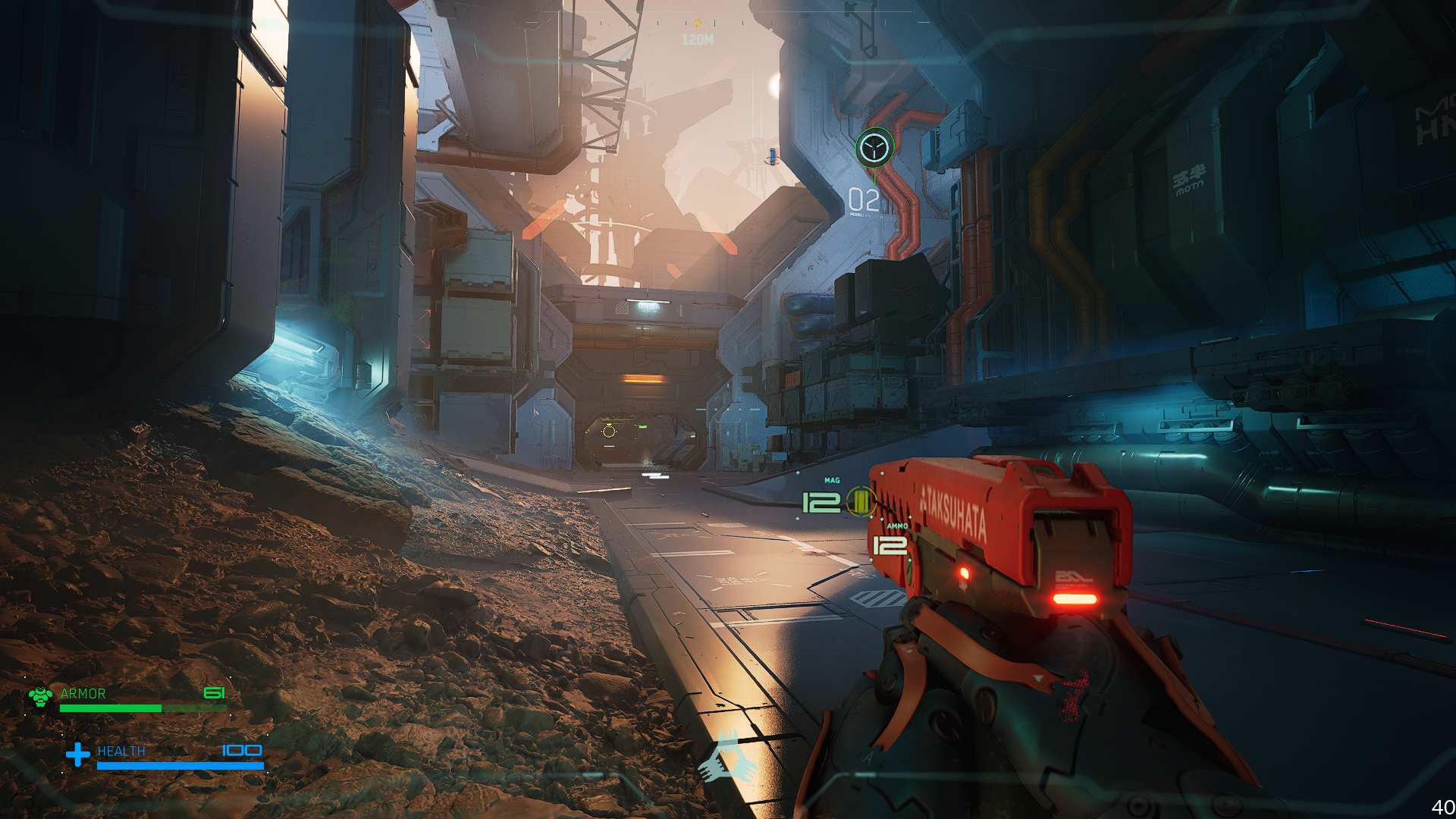Select the armor icon beside the ARMOR label
This screenshot has height=819, width=1456.
point(40,695)
